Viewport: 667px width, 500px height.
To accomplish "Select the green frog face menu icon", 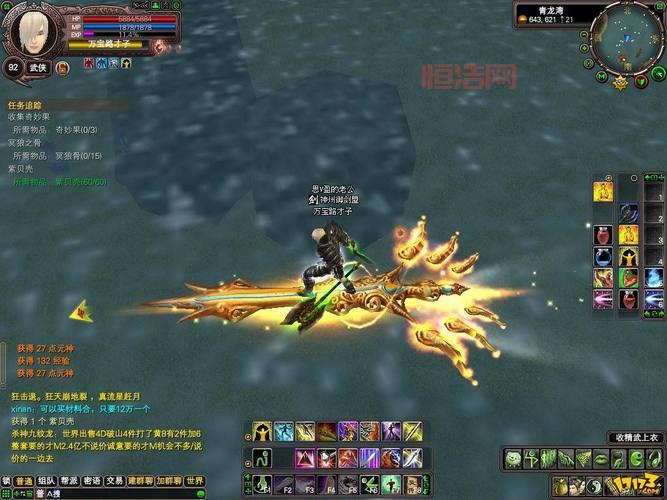I will coord(513,459).
